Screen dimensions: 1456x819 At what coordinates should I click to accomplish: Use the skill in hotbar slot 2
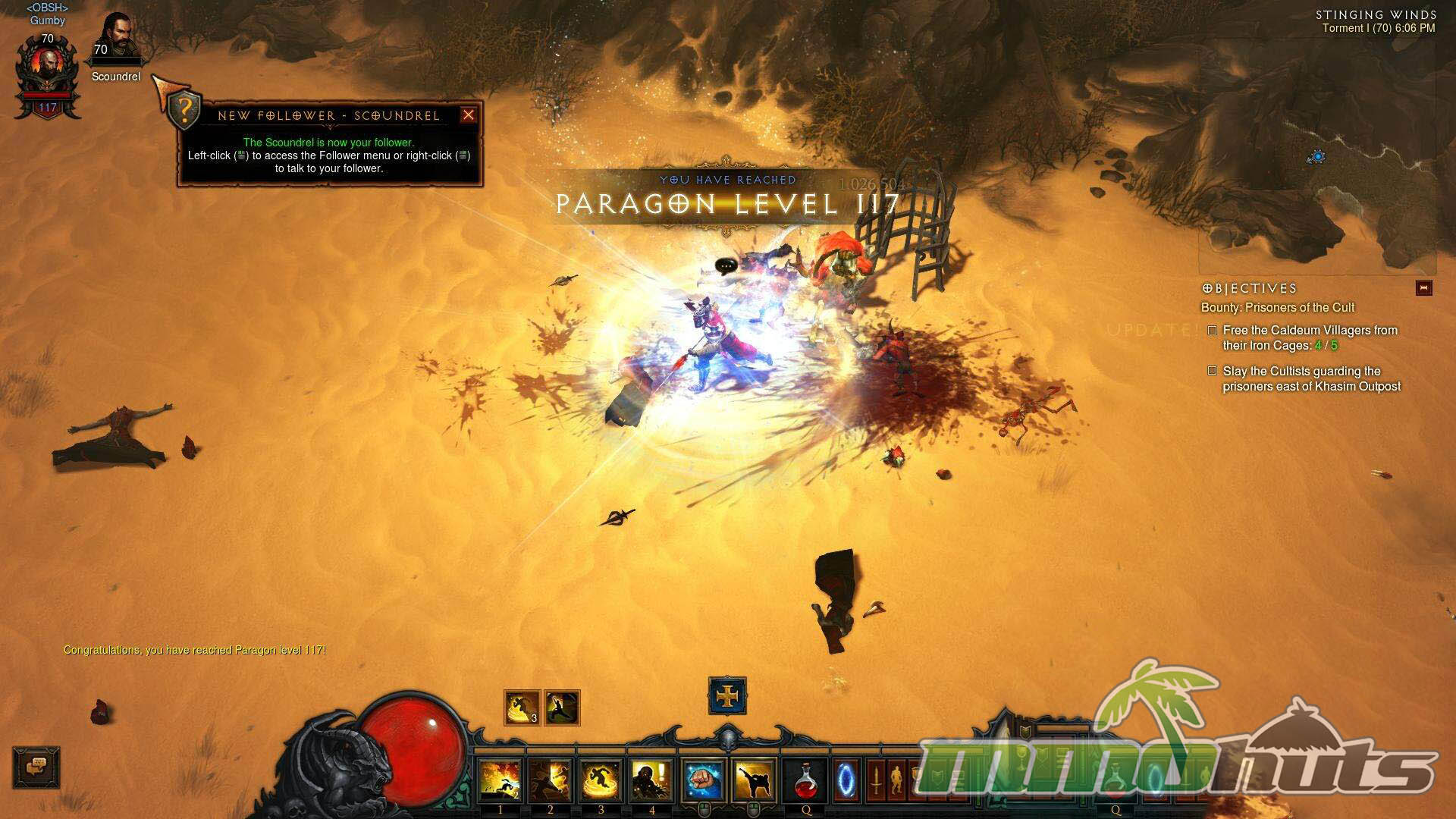click(551, 781)
